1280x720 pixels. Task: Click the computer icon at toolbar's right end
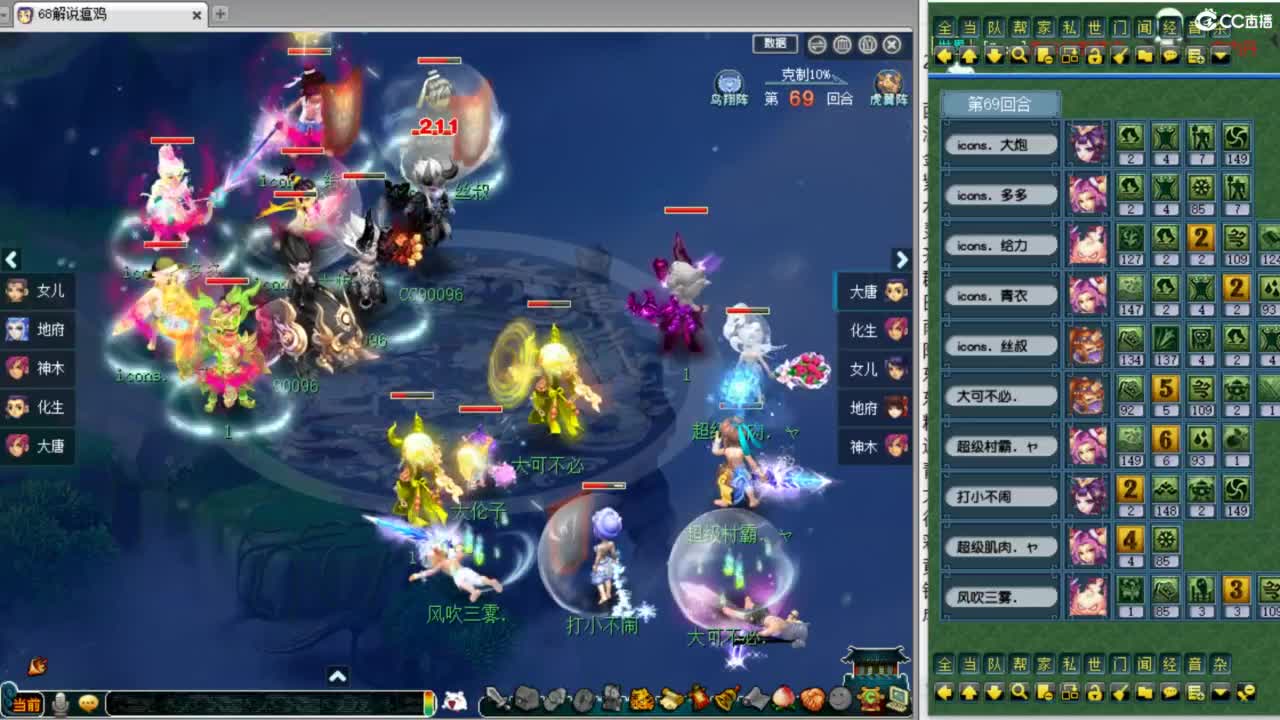[897, 697]
